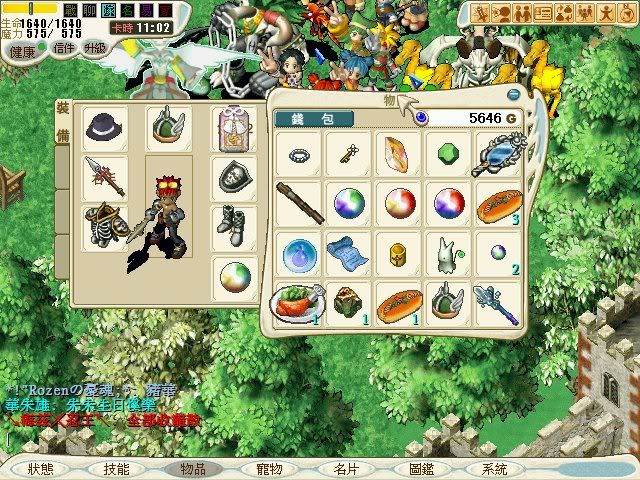Open the 系統 system menu
This screenshot has width=640, height=480.
tap(494, 468)
